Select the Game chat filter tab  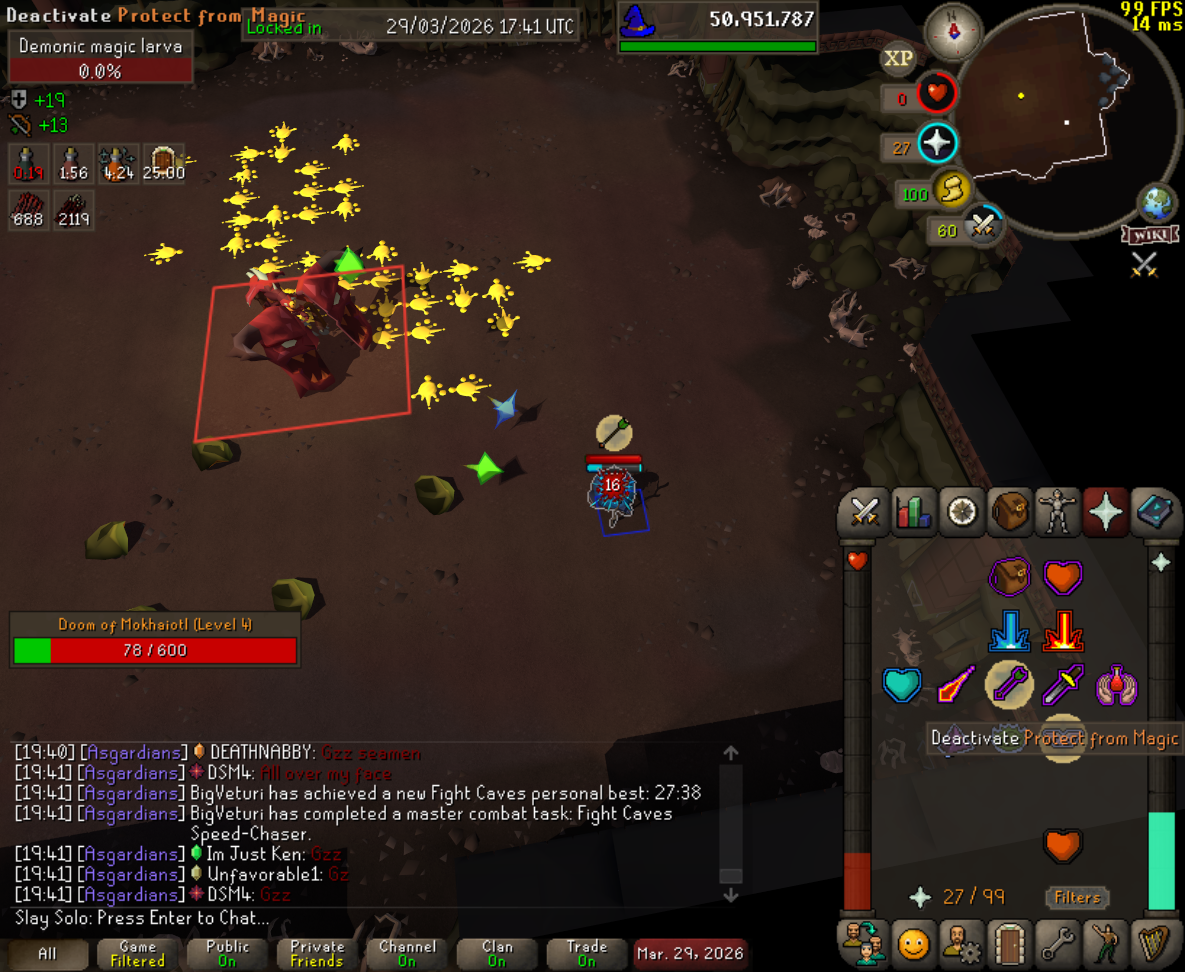137,953
